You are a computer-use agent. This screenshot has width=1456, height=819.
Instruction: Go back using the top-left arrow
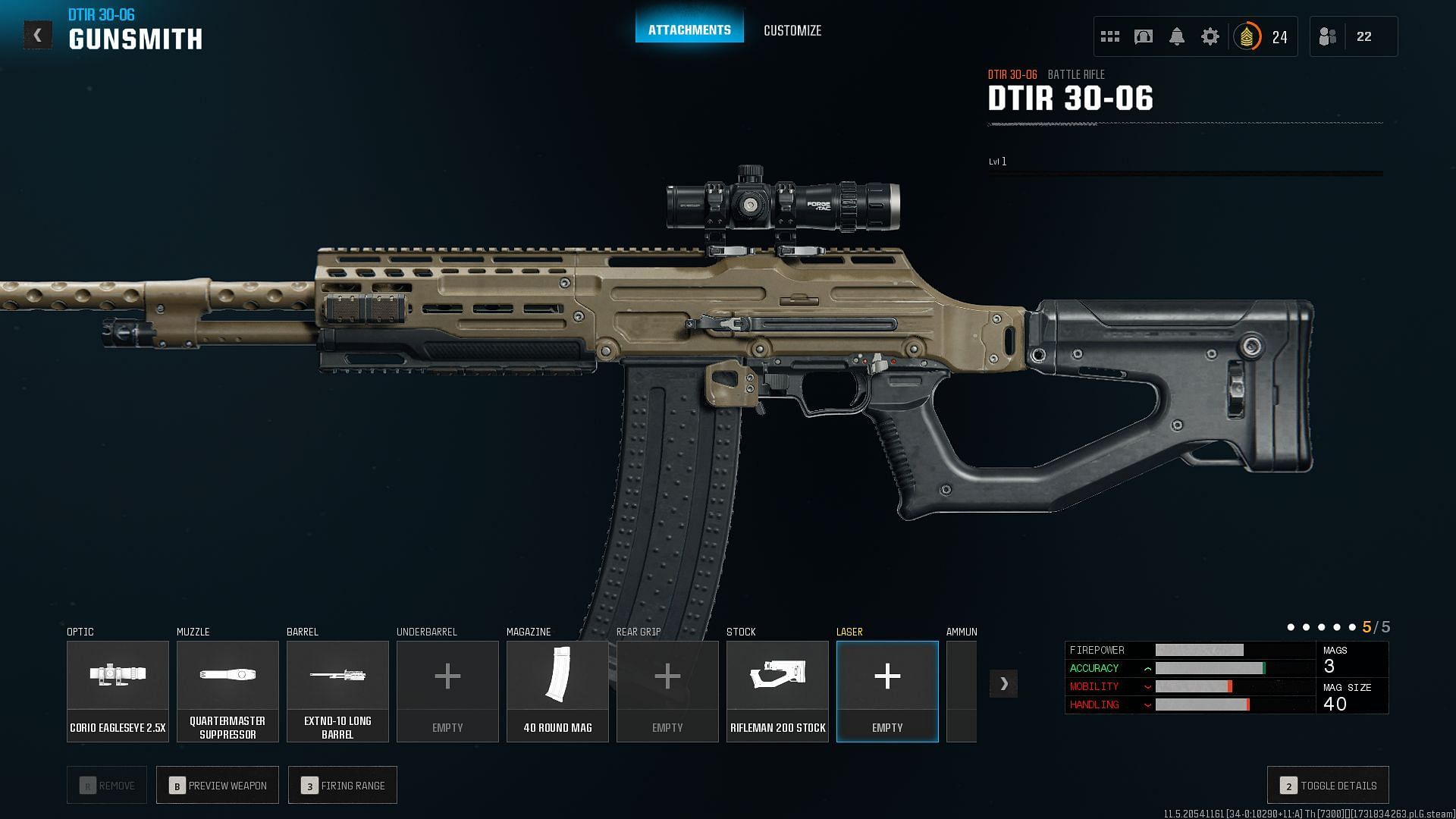pyautogui.click(x=37, y=36)
